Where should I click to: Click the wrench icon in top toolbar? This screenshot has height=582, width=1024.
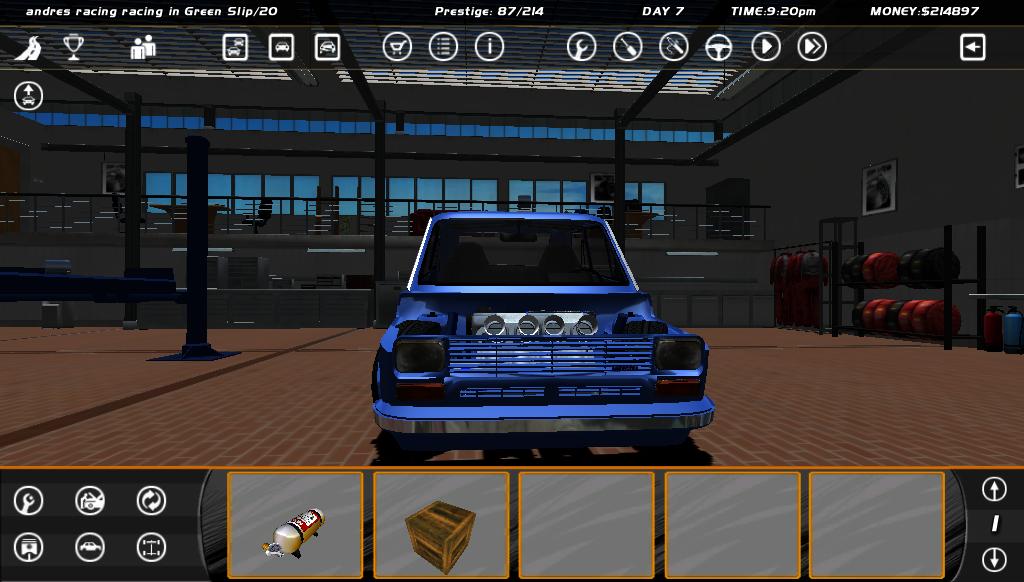pyautogui.click(x=581, y=47)
